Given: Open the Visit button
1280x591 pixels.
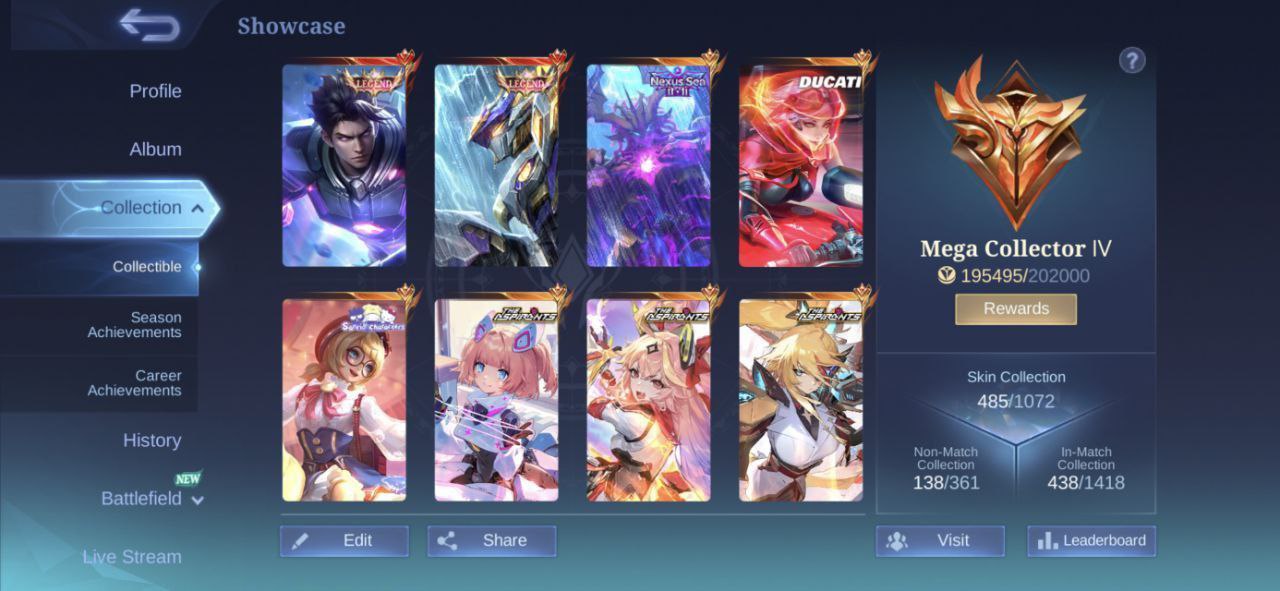Looking at the screenshot, I should (x=939, y=541).
